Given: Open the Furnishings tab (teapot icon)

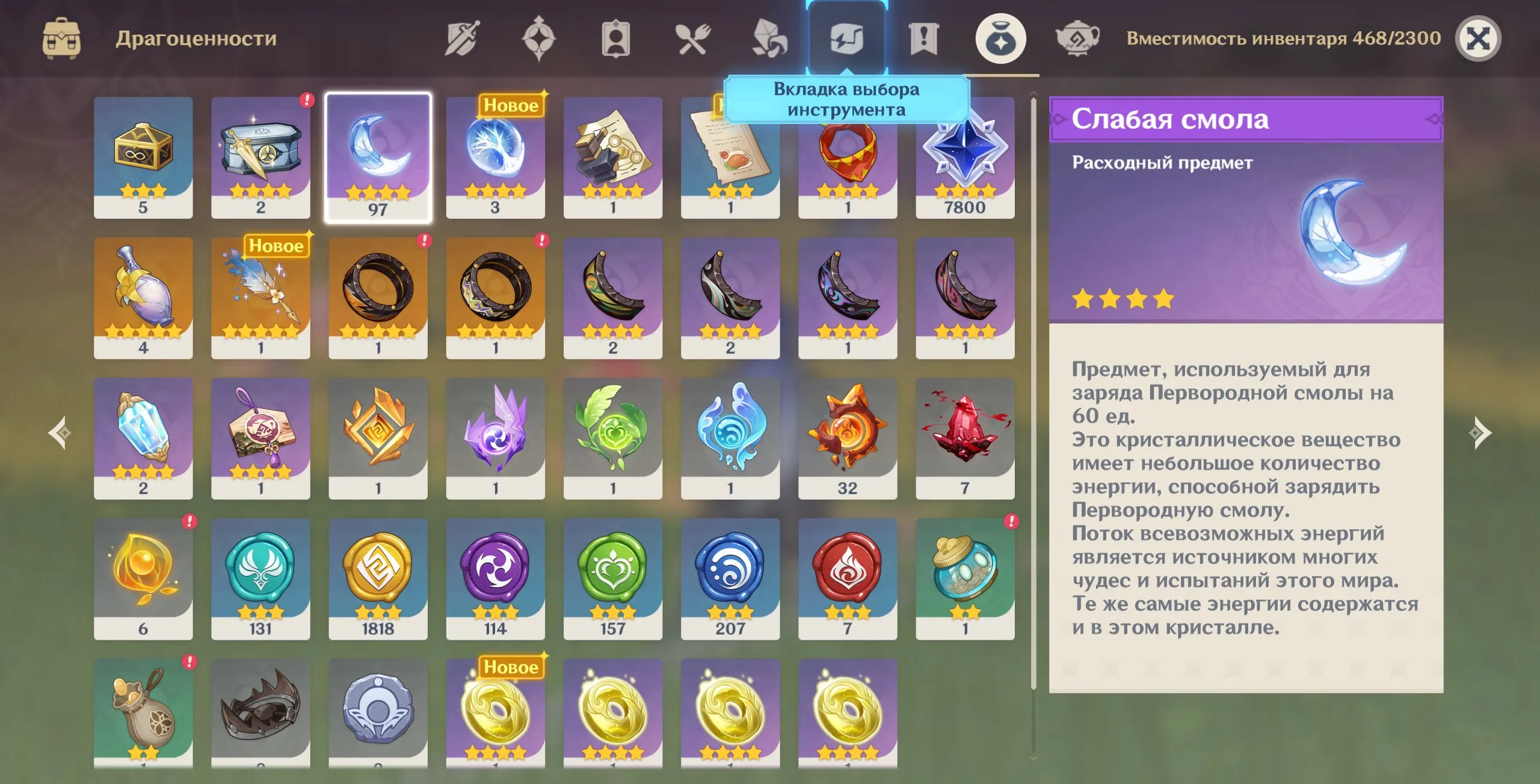Looking at the screenshot, I should pos(1079,38).
